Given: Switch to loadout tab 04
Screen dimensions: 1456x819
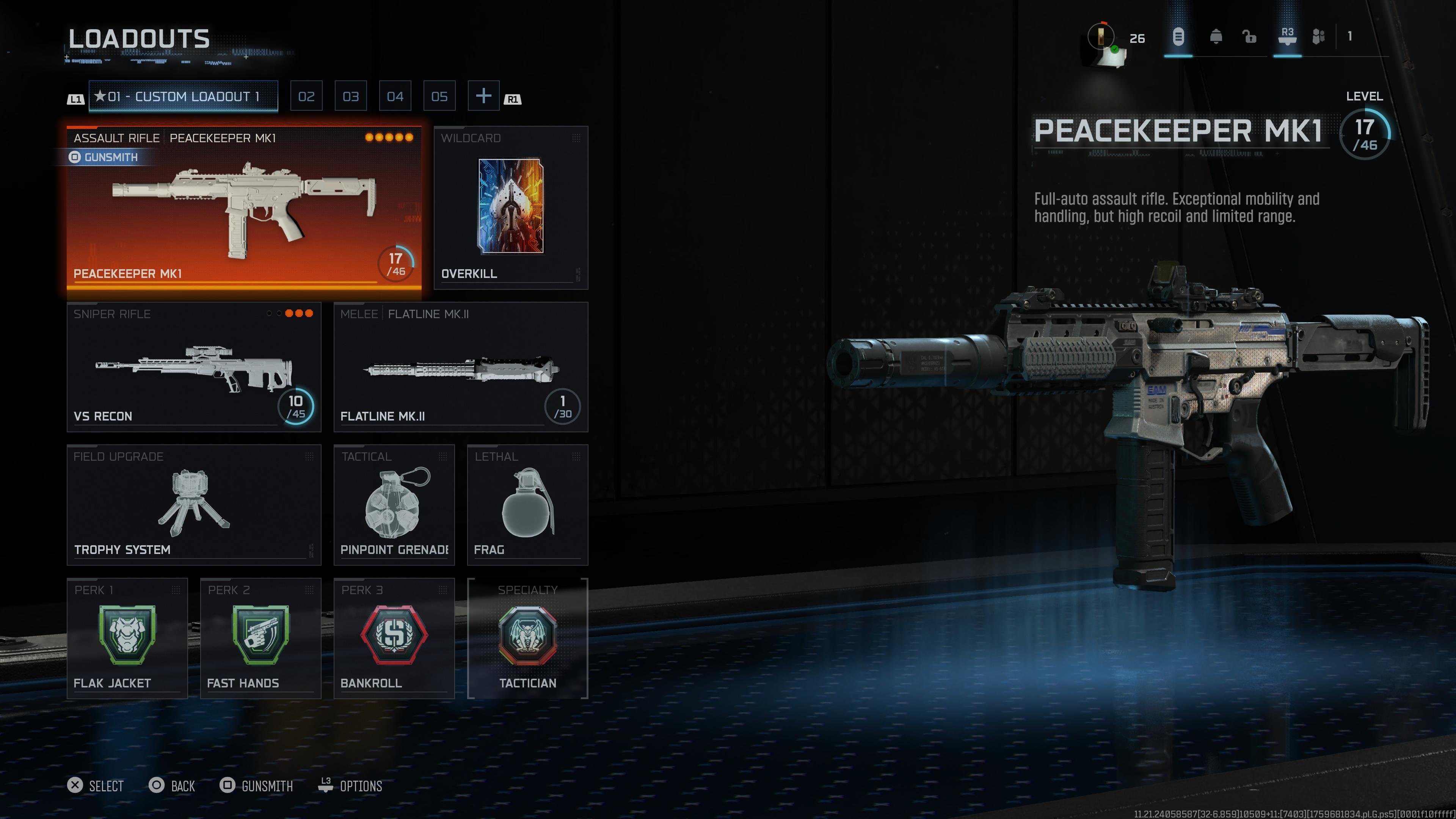Looking at the screenshot, I should pyautogui.click(x=395, y=96).
